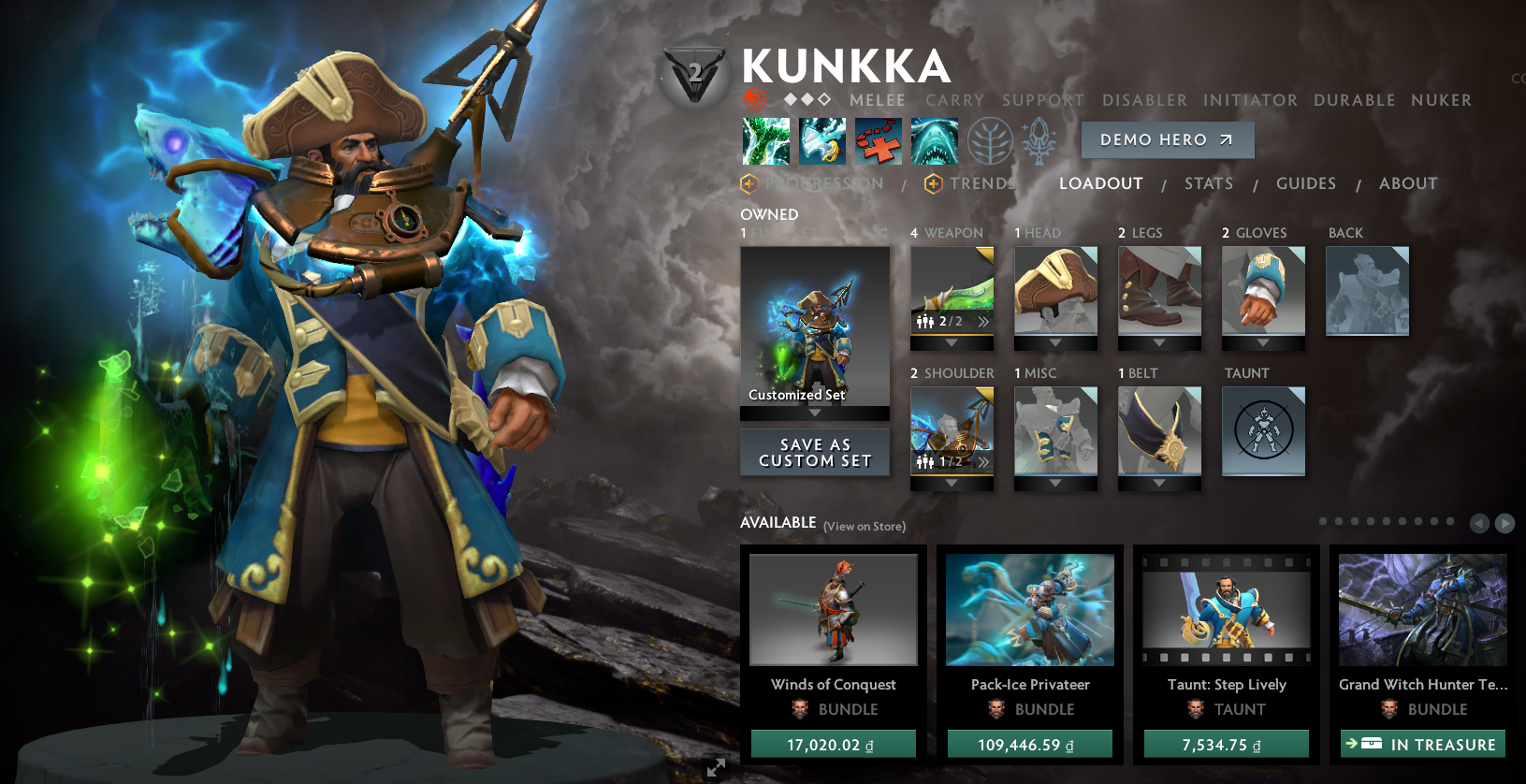The height and width of the screenshot is (784, 1526).
Task: Click the Aghanim's Scepter upgrade icon
Action: (1039, 140)
